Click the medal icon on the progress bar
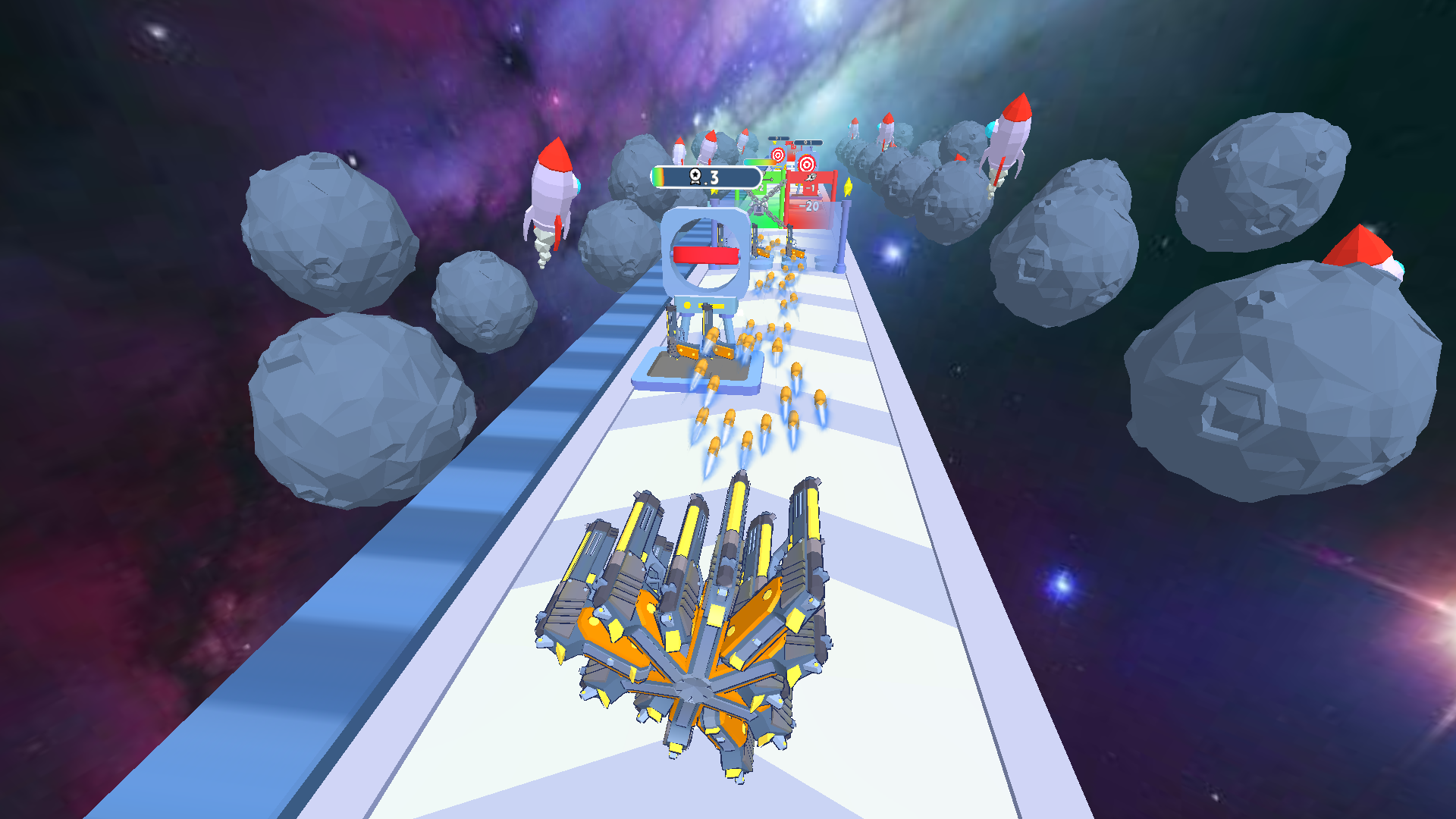Image resolution: width=1456 pixels, height=819 pixels. [695, 176]
